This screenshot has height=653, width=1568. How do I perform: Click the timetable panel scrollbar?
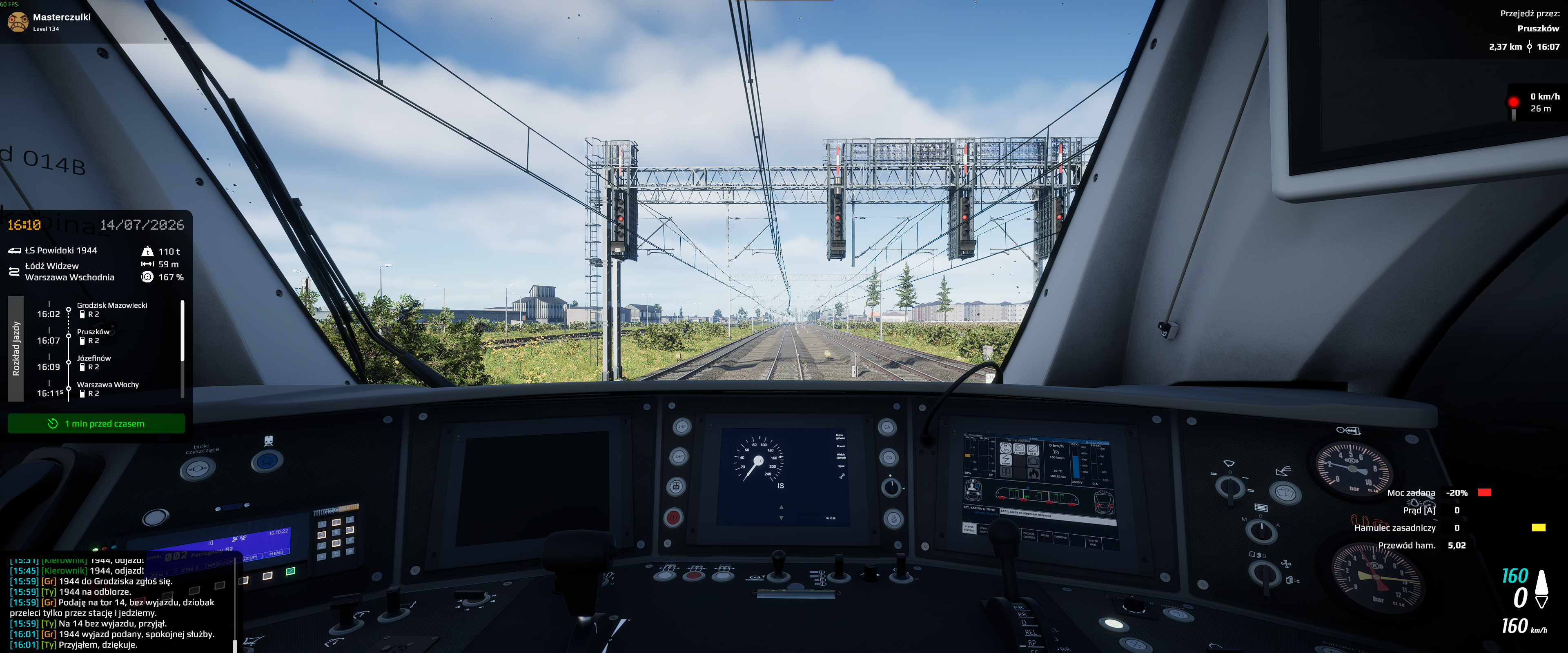click(182, 332)
